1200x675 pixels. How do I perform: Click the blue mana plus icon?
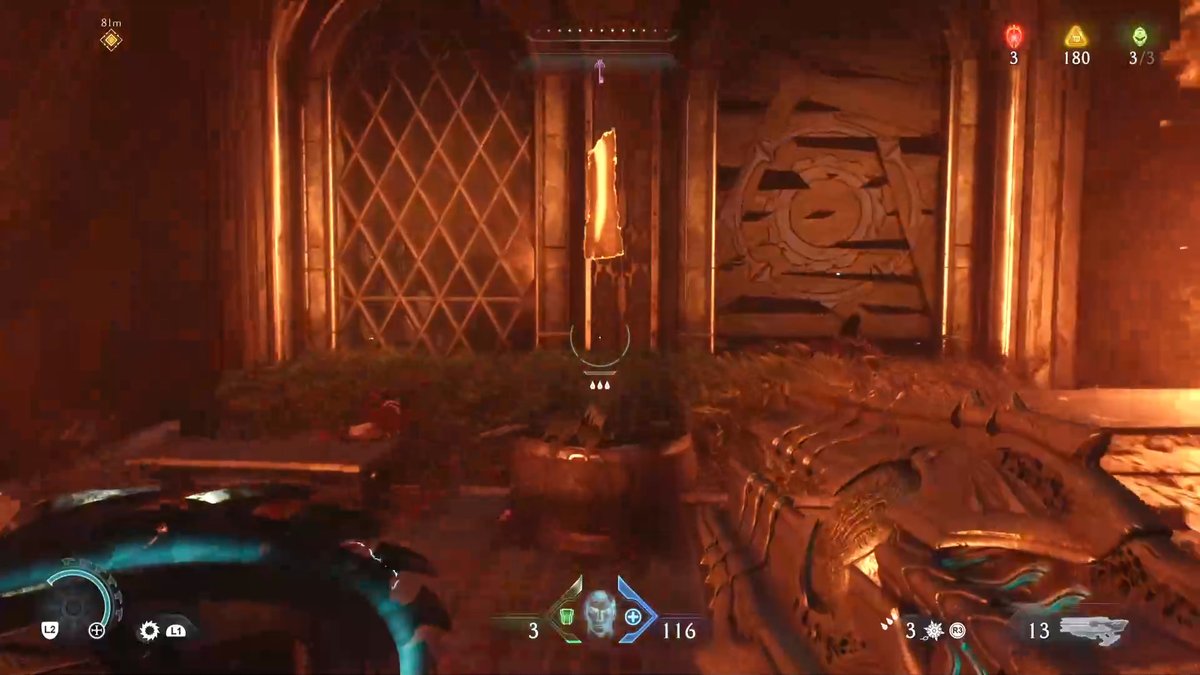[632, 616]
